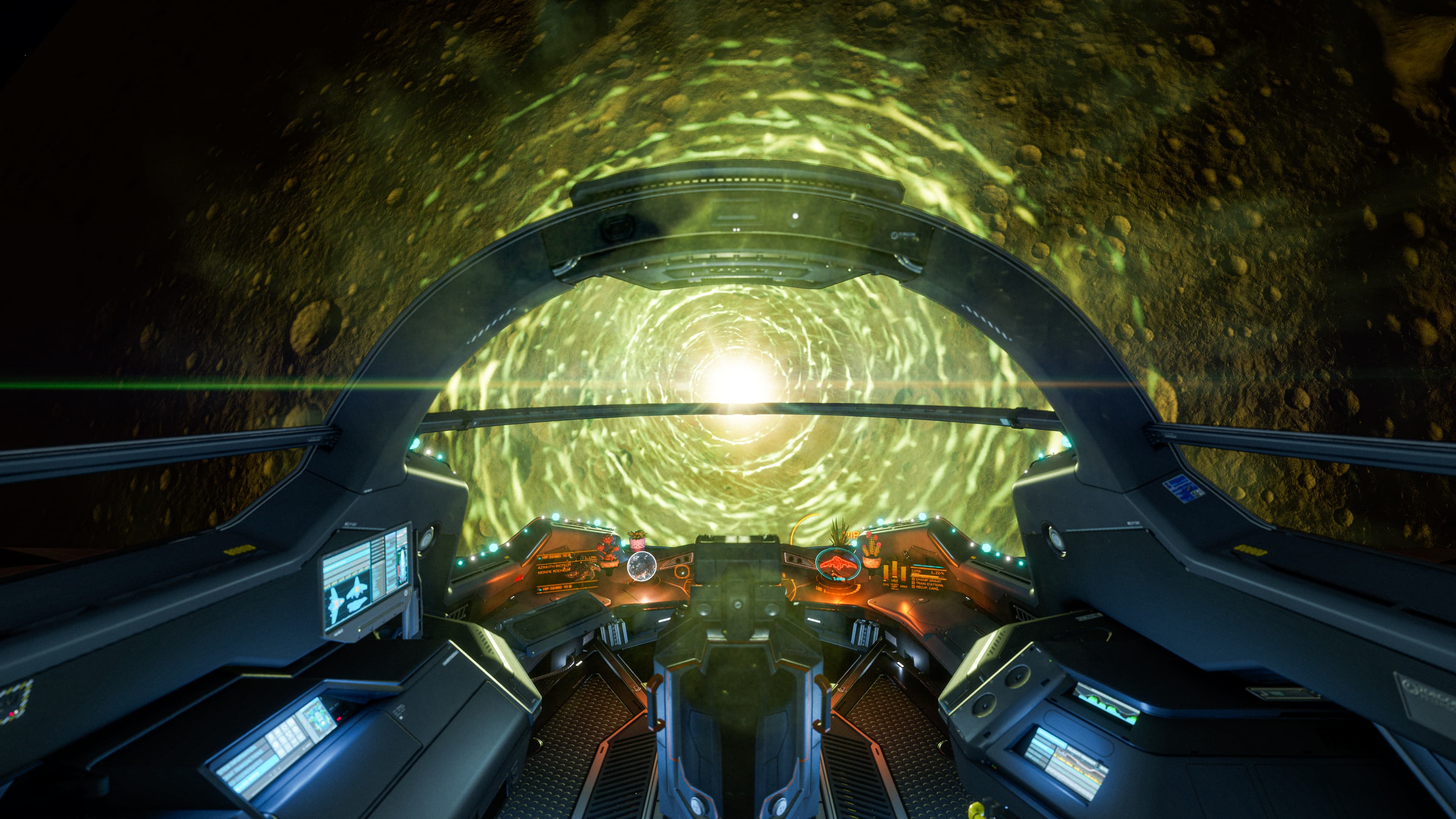Click the red ship status hologram
Screen dimensions: 1456x819
pyautogui.click(x=838, y=562)
